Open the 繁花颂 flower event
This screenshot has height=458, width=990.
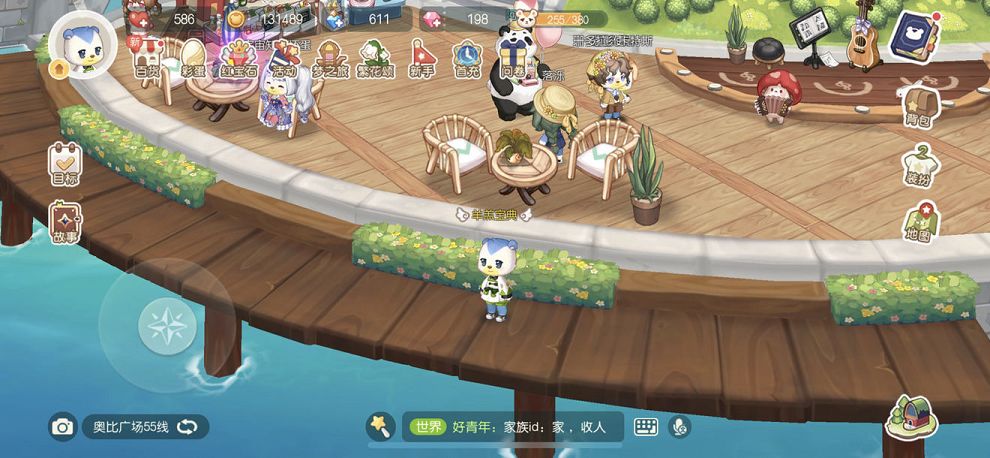[x=376, y=59]
